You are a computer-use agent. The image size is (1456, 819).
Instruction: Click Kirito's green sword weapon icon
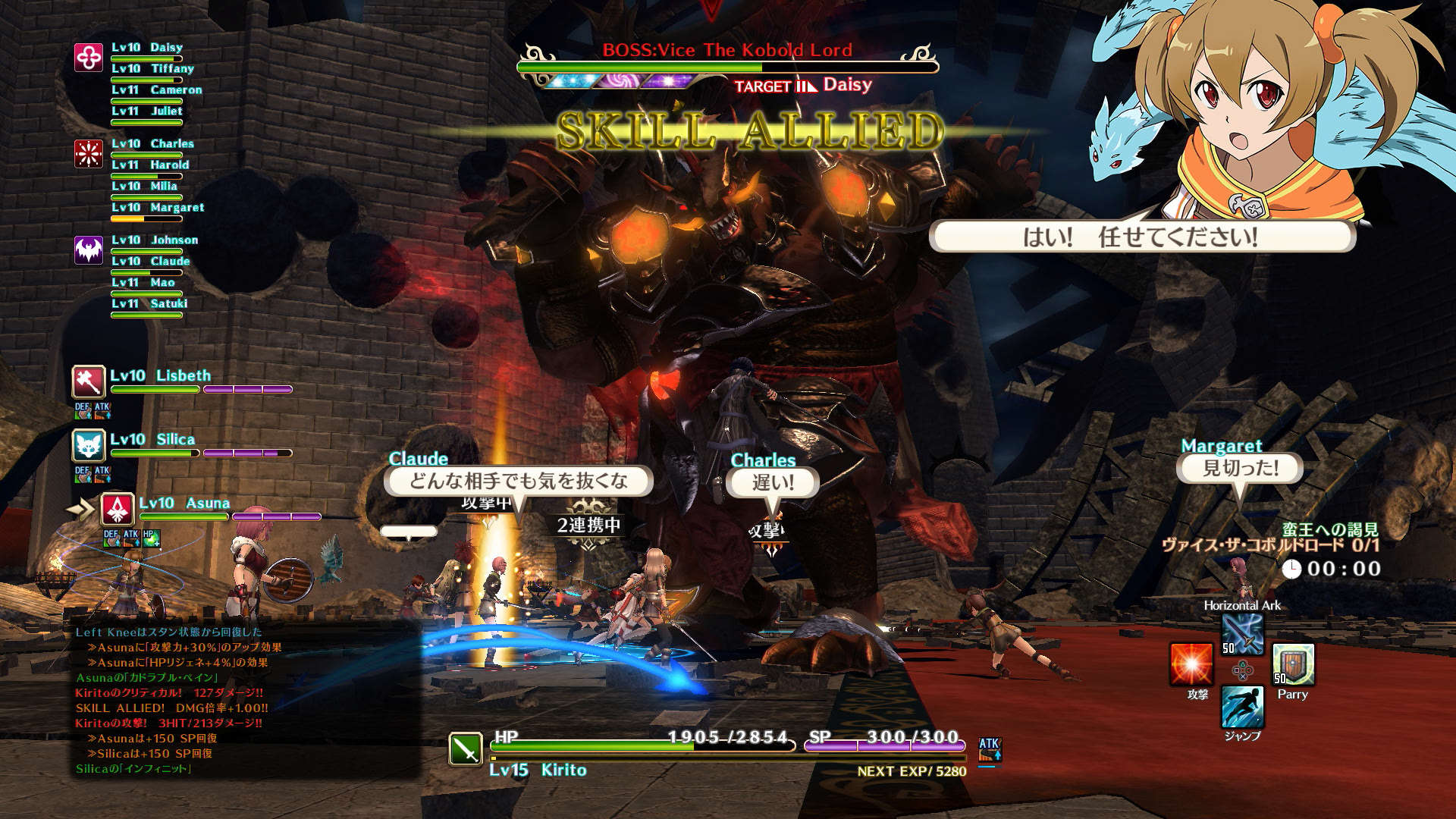[466, 748]
